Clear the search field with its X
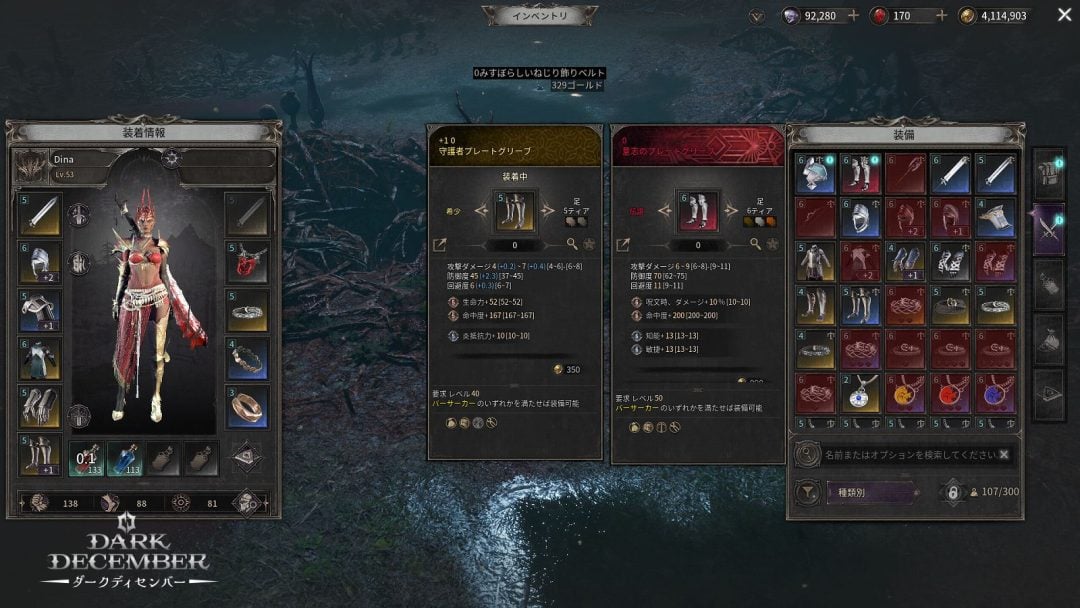Viewport: 1080px width, 608px height. tap(1003, 454)
